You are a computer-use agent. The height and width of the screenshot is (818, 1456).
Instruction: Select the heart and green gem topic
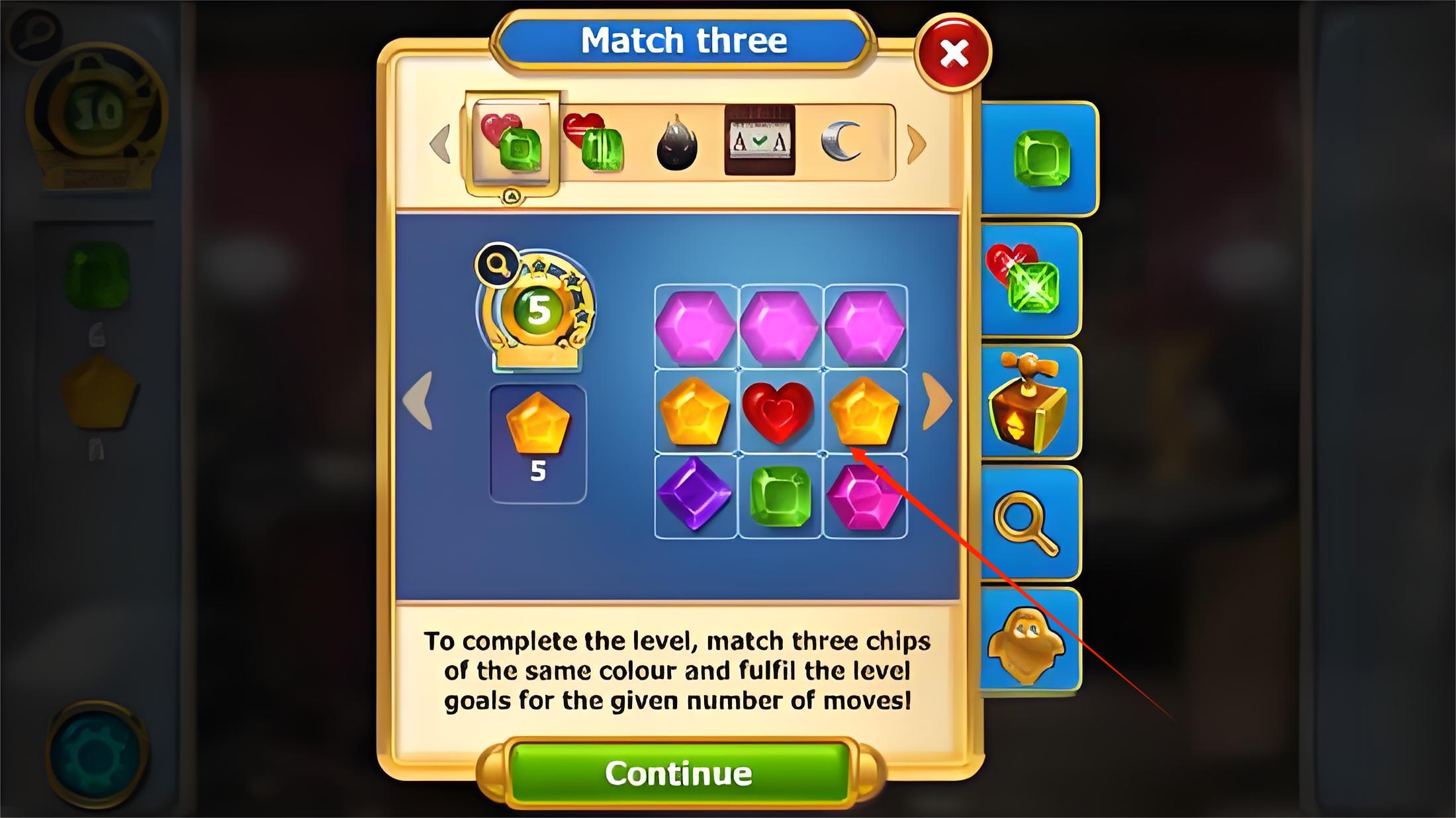click(x=512, y=142)
